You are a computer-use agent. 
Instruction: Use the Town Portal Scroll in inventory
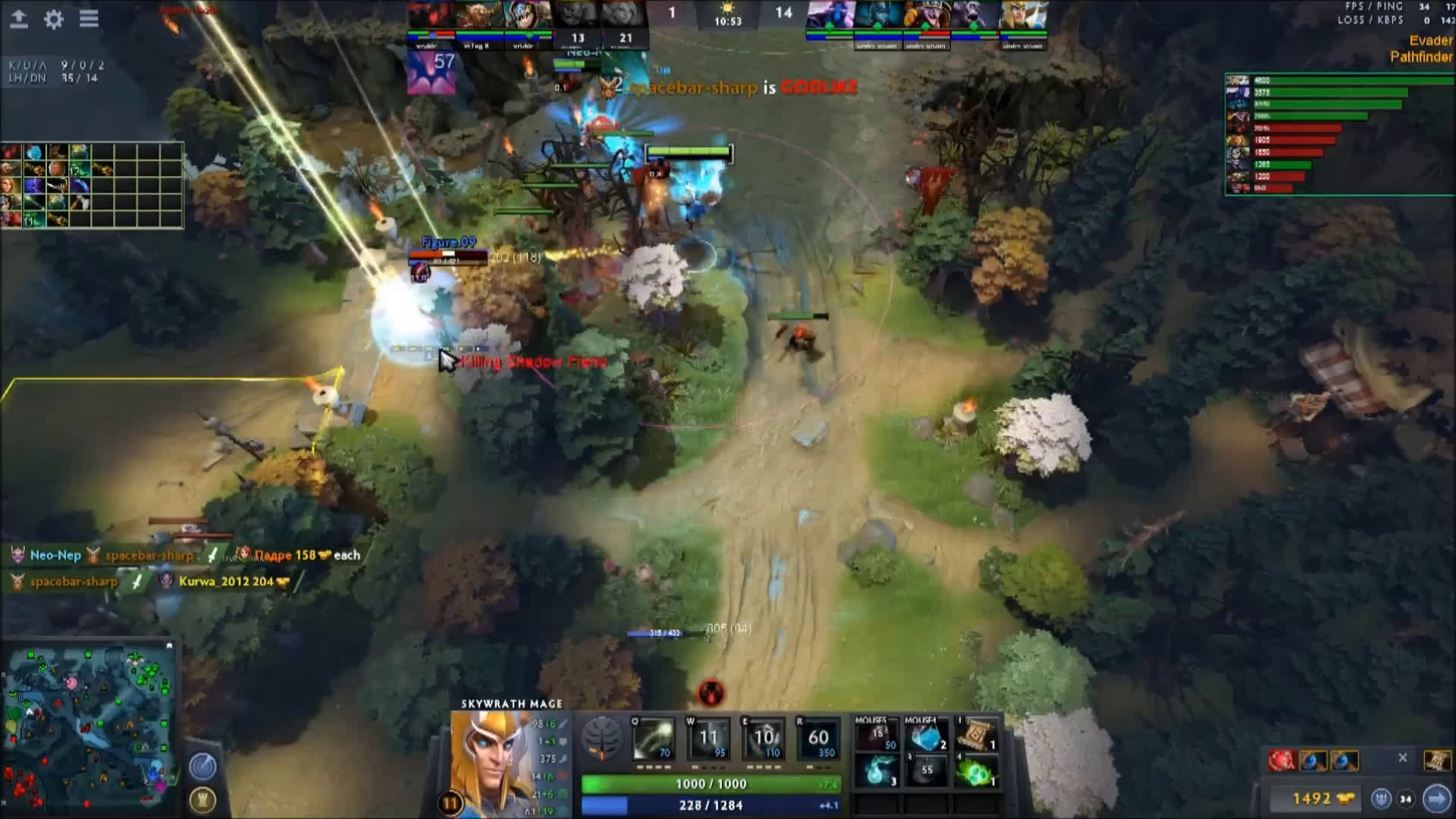pyautogui.click(x=977, y=735)
